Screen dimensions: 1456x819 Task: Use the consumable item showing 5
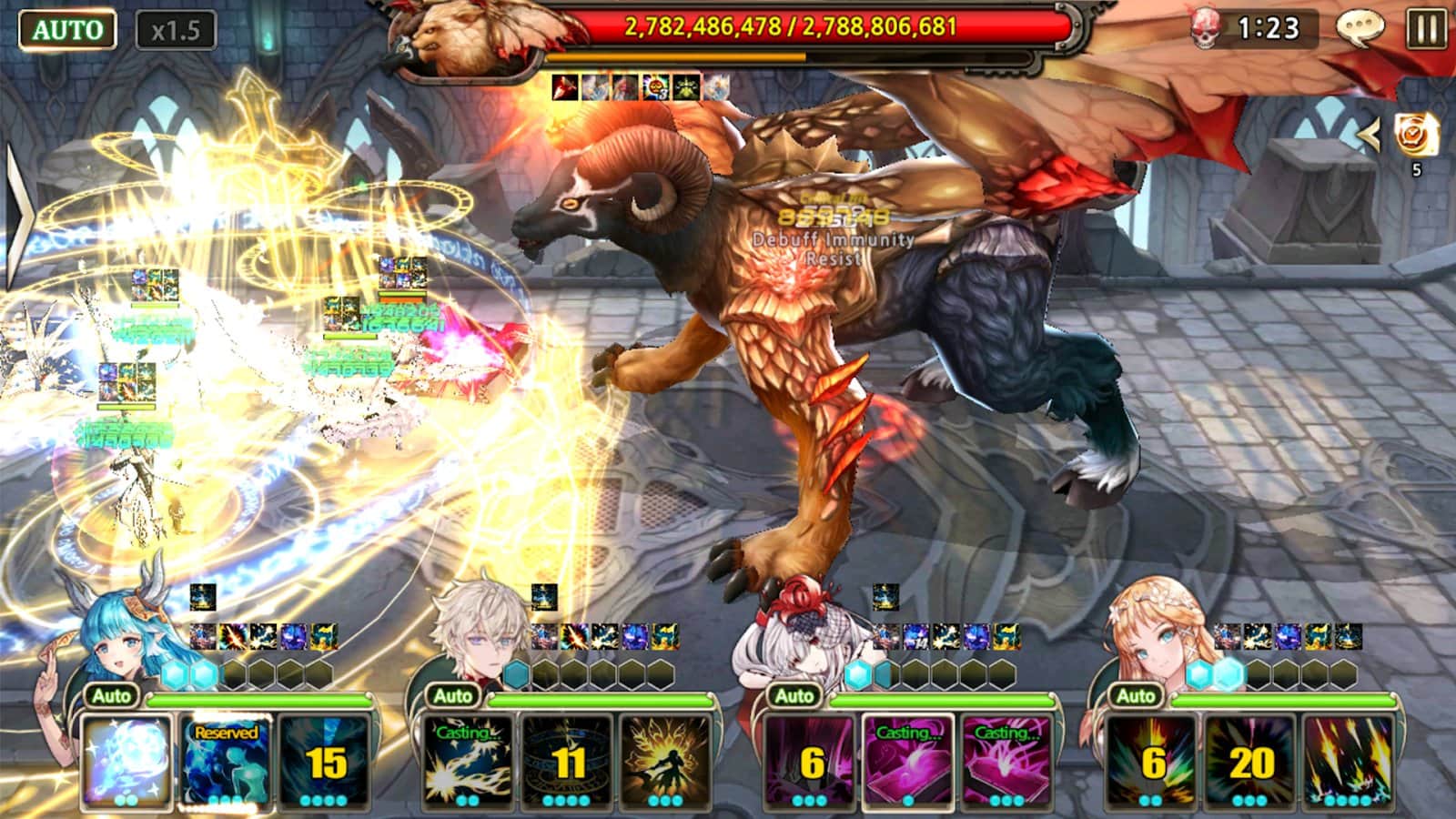point(1416,136)
